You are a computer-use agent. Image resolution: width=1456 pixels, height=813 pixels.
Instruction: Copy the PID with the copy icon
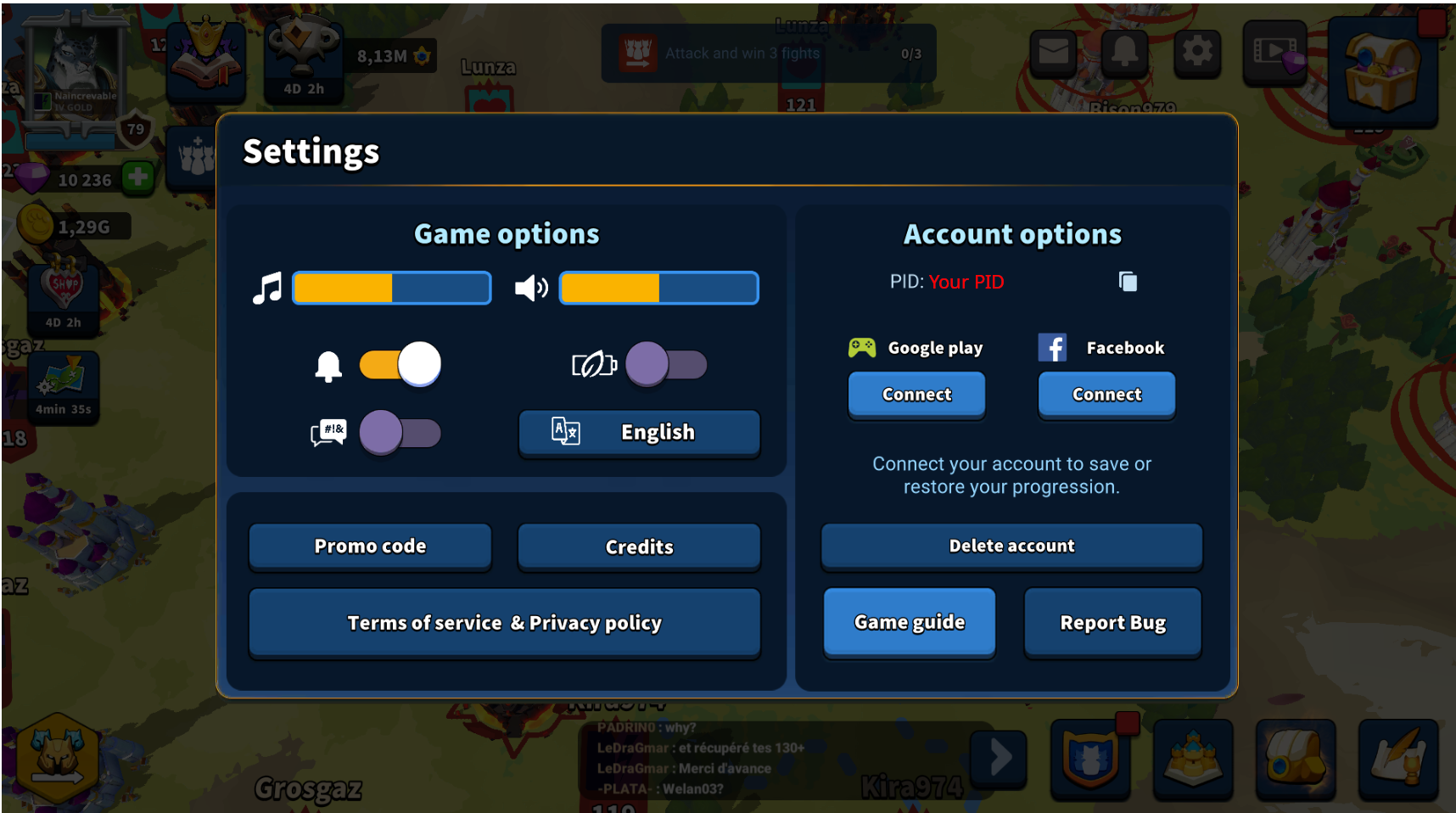click(1128, 282)
